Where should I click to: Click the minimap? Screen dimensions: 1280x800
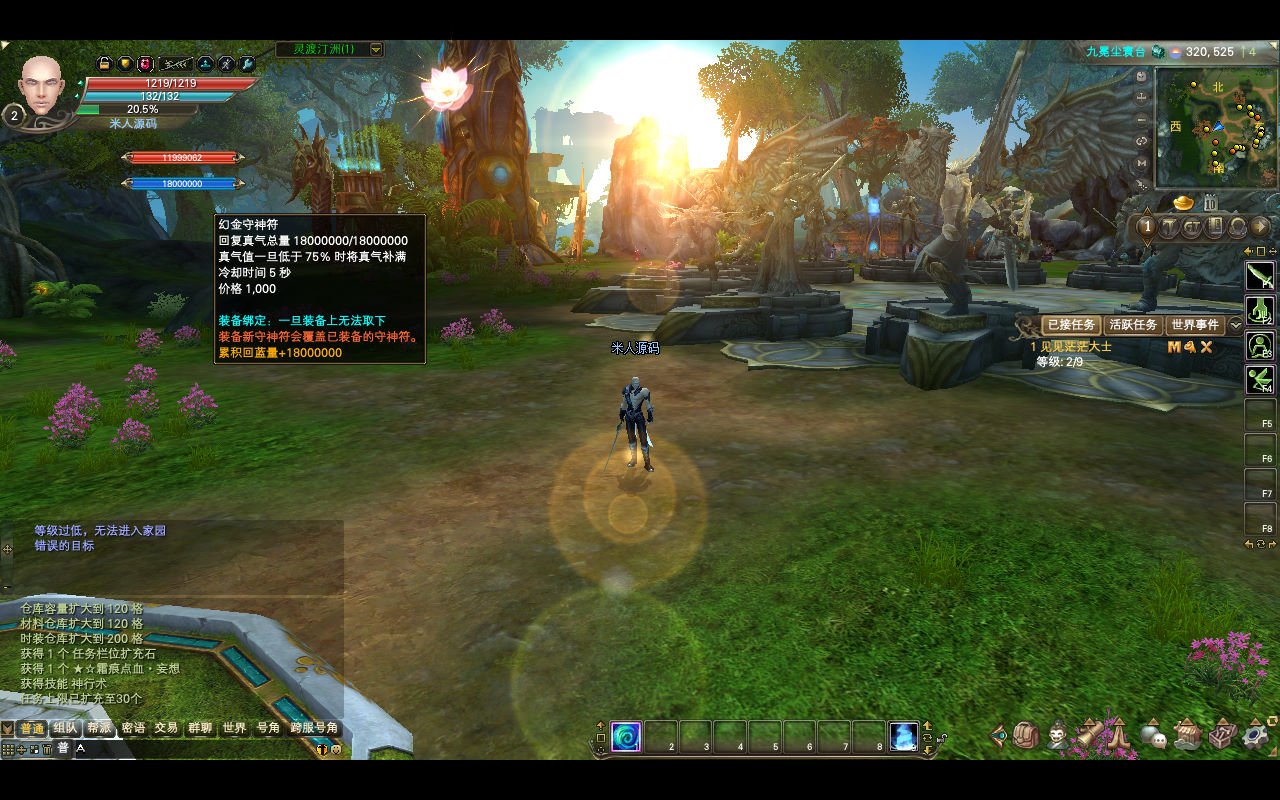1216,127
